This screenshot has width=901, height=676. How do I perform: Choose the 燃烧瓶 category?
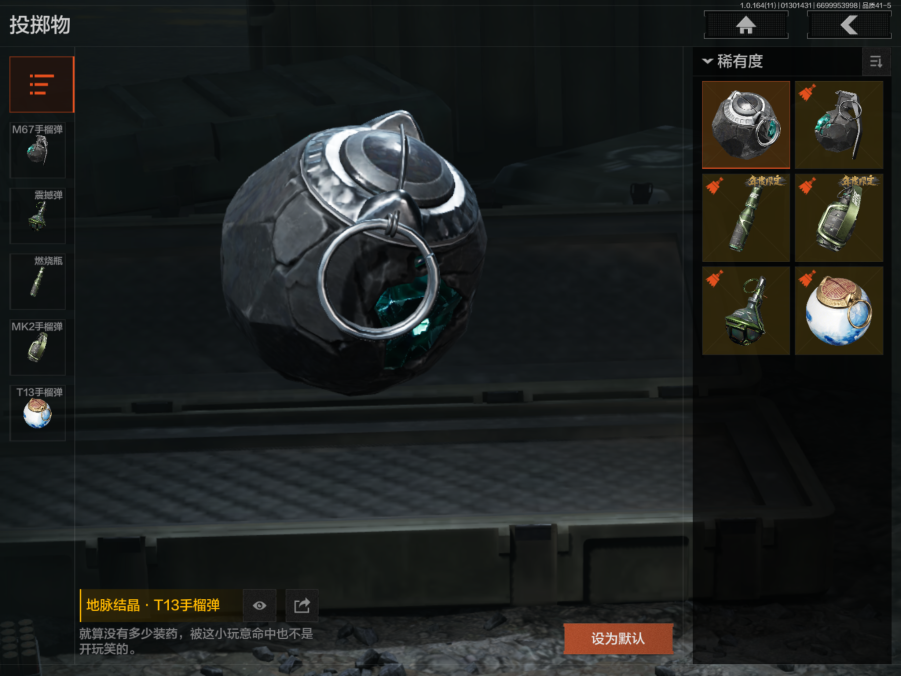pos(38,281)
